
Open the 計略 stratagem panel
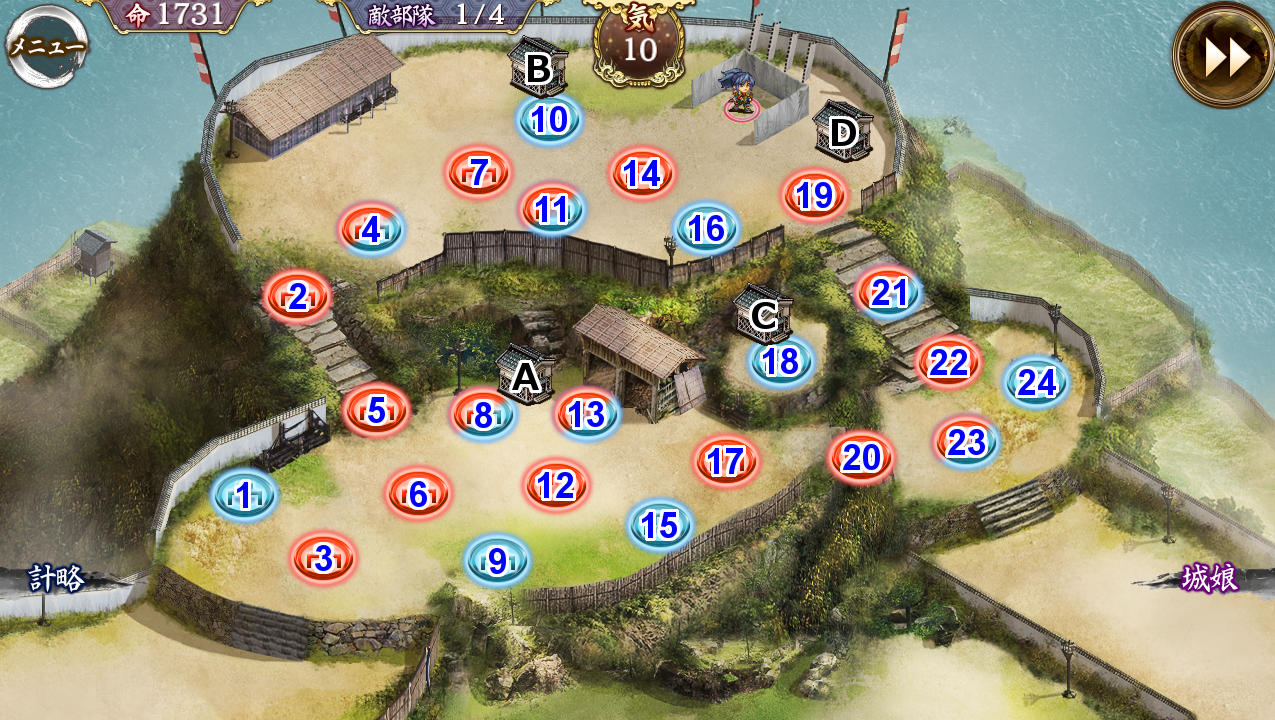[57, 579]
